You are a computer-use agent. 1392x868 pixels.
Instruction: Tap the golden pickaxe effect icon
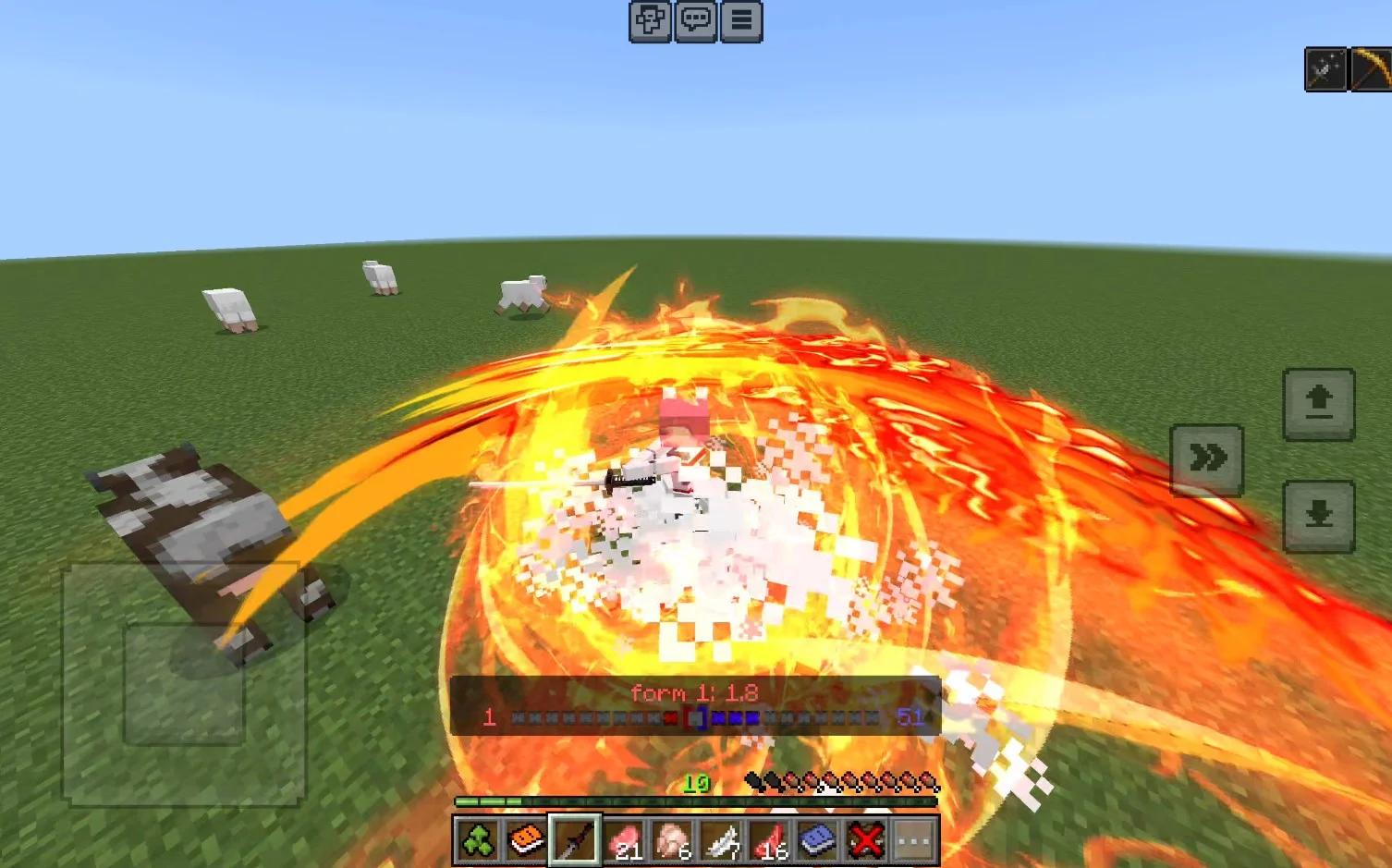pos(1372,69)
